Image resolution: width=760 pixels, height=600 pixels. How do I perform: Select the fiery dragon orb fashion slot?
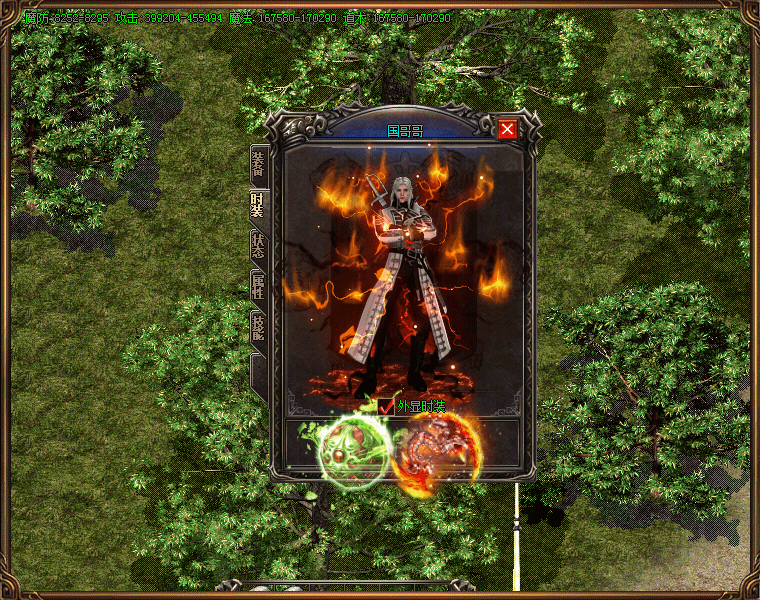coord(436,454)
